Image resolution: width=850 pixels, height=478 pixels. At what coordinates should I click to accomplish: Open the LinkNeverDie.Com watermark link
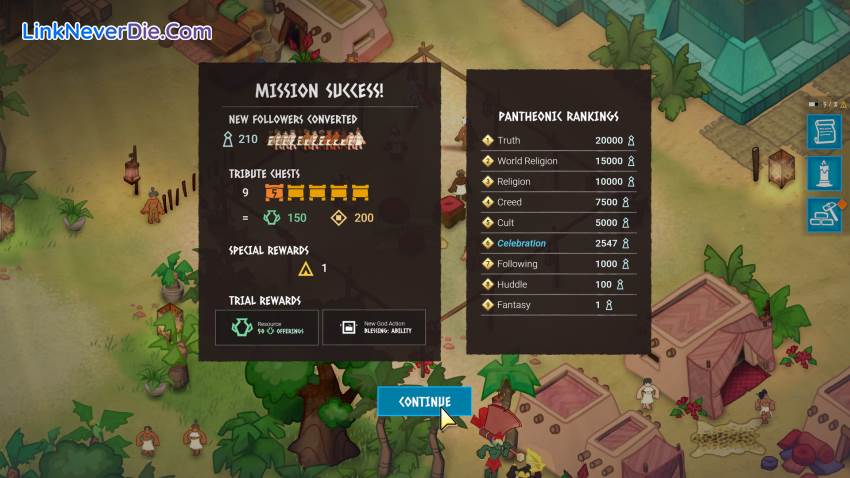click(116, 31)
